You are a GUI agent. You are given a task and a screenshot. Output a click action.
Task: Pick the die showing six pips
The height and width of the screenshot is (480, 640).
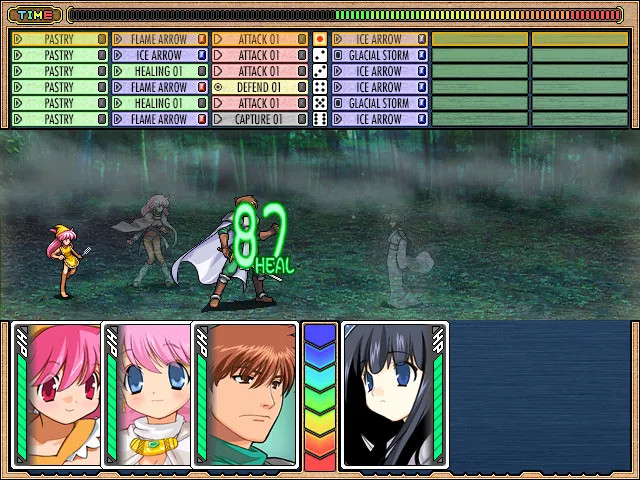(320, 119)
